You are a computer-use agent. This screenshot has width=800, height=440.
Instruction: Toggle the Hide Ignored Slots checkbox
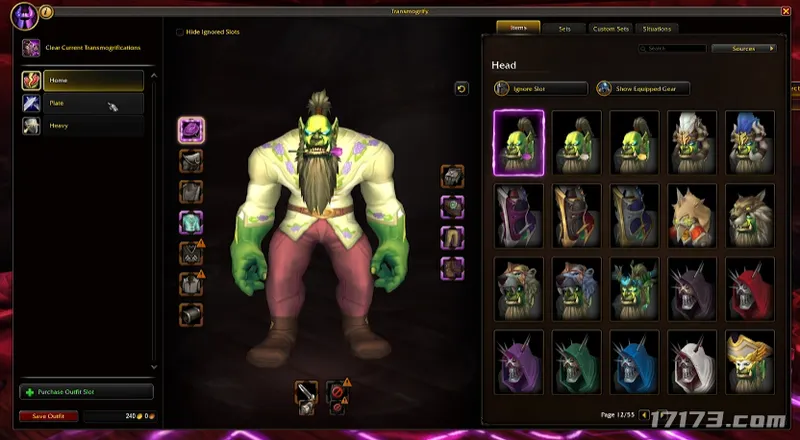click(180, 32)
